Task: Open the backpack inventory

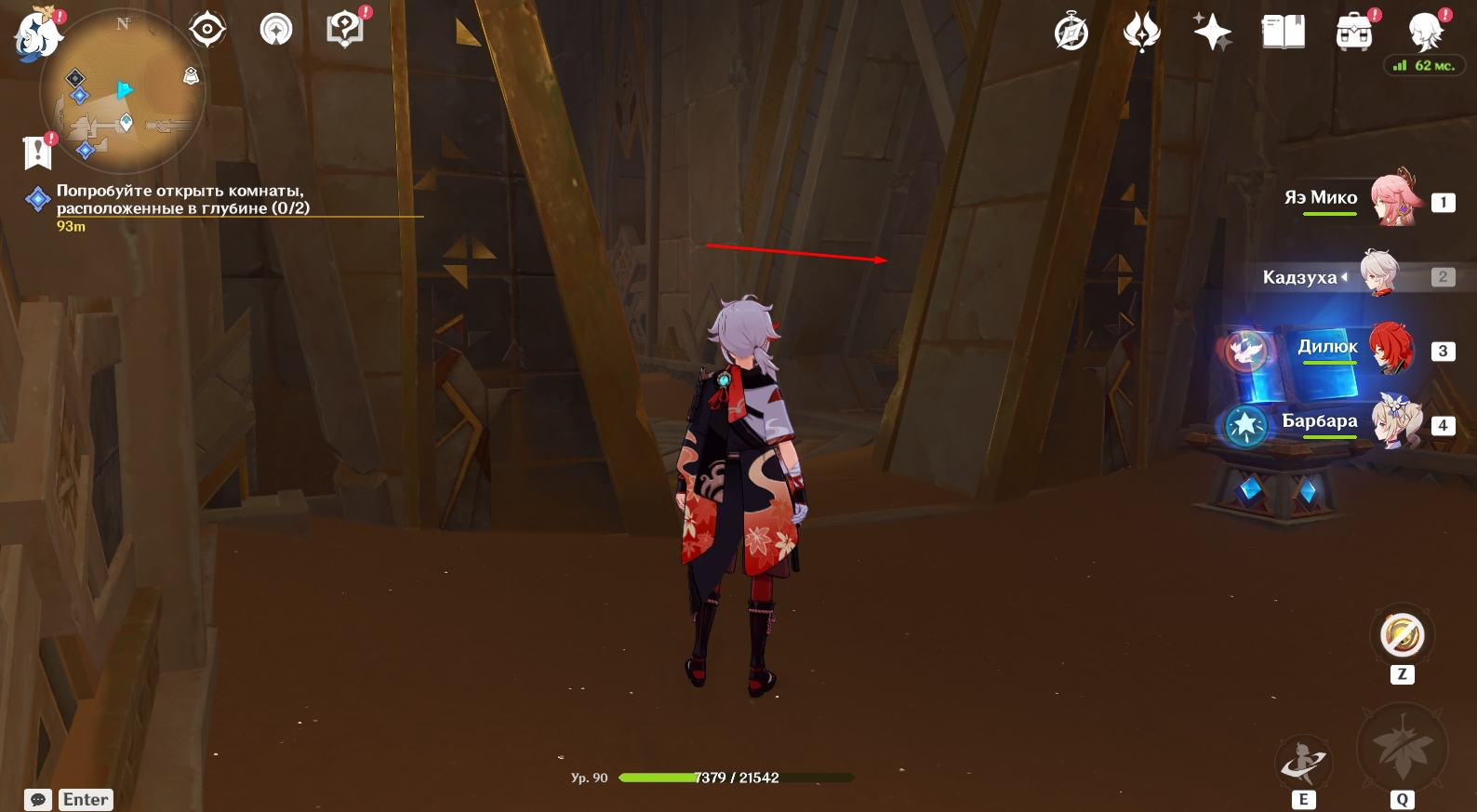Action: pyautogui.click(x=1354, y=33)
